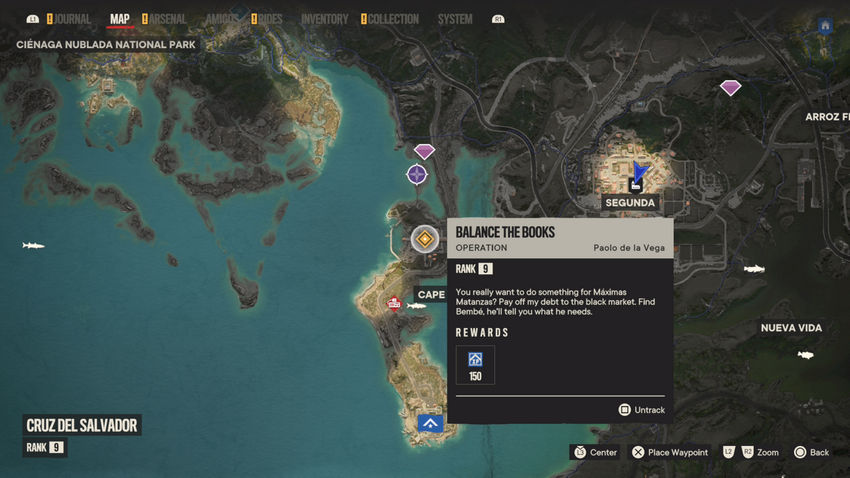Viewport: 850px width, 478px height.
Task: Select the Map tab
Action: click(120, 19)
